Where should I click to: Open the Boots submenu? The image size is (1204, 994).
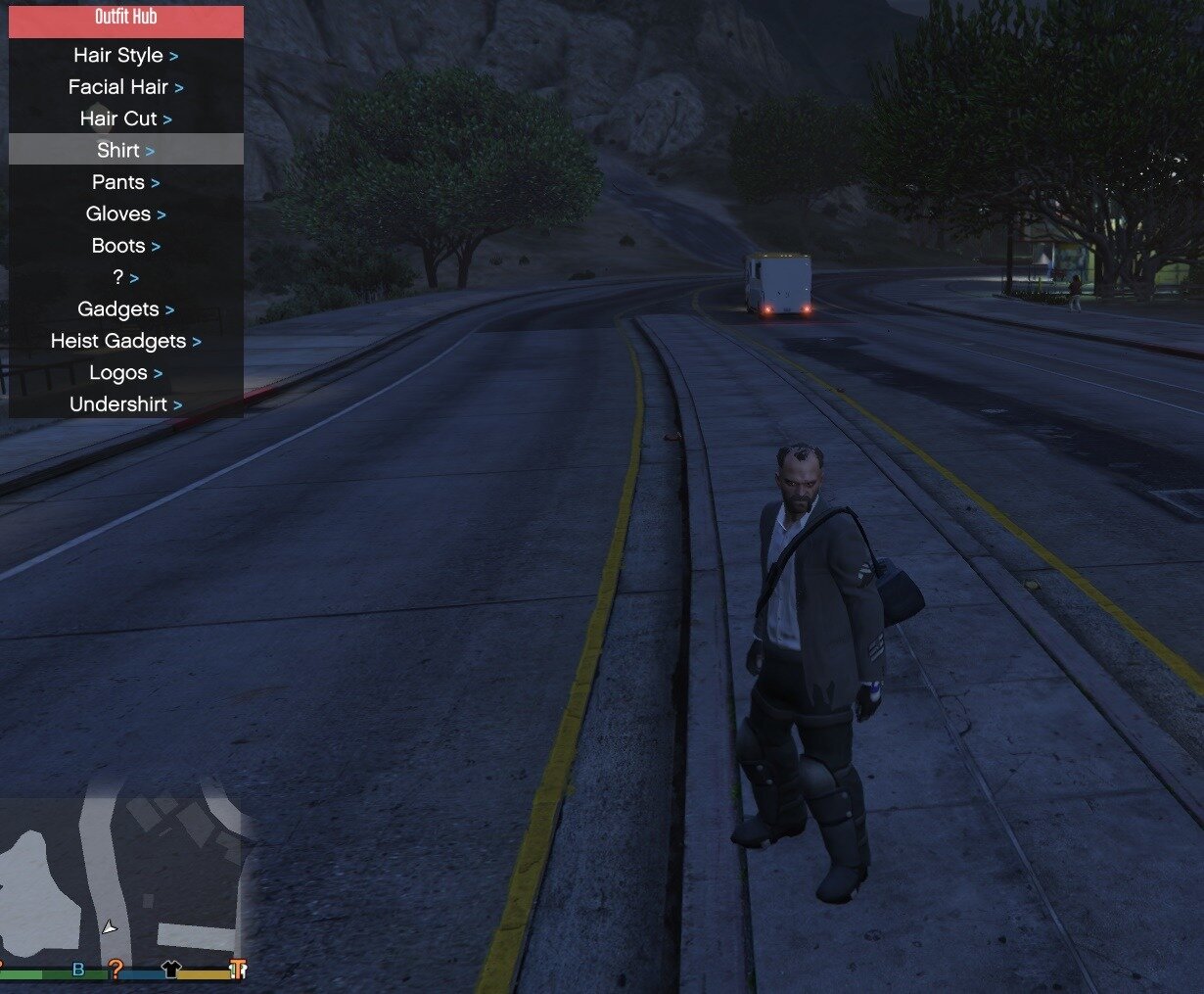(x=125, y=246)
